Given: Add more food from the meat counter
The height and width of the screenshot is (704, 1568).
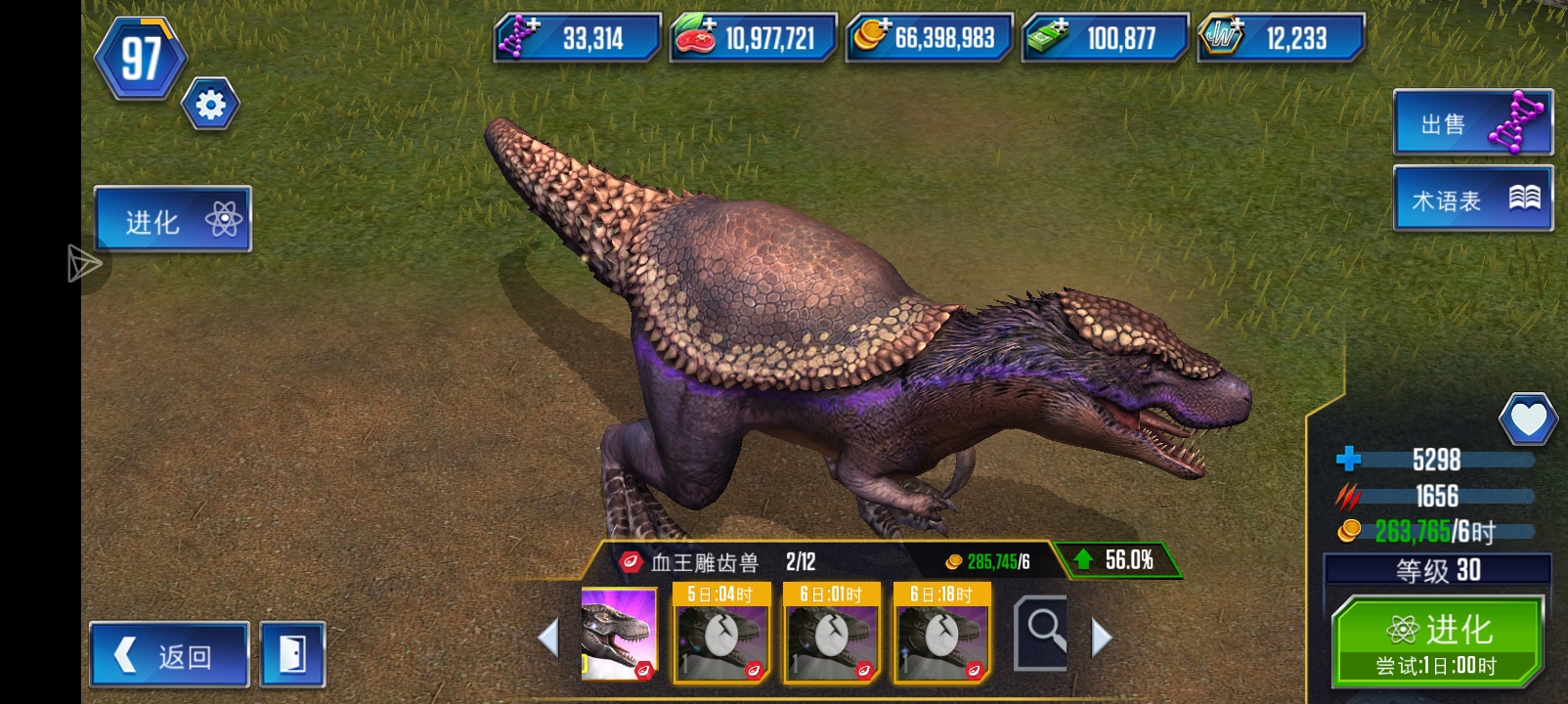Looking at the screenshot, I should 753,38.
